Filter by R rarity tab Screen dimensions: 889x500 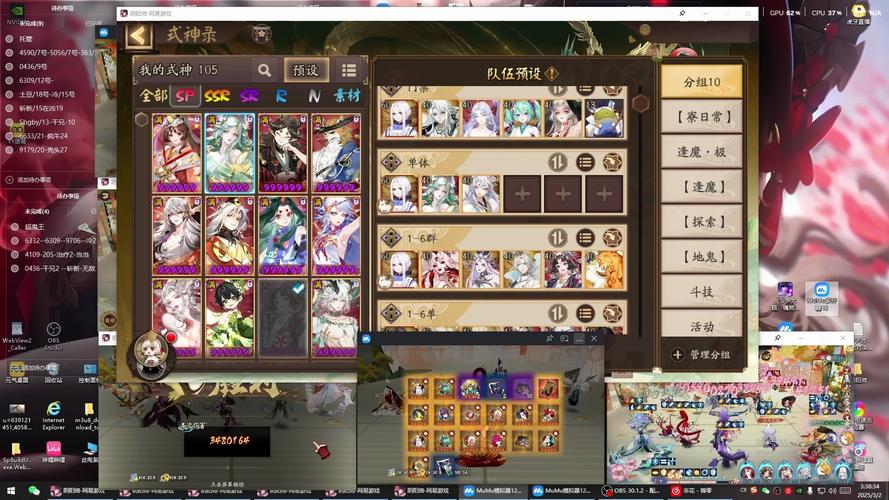[x=282, y=96]
